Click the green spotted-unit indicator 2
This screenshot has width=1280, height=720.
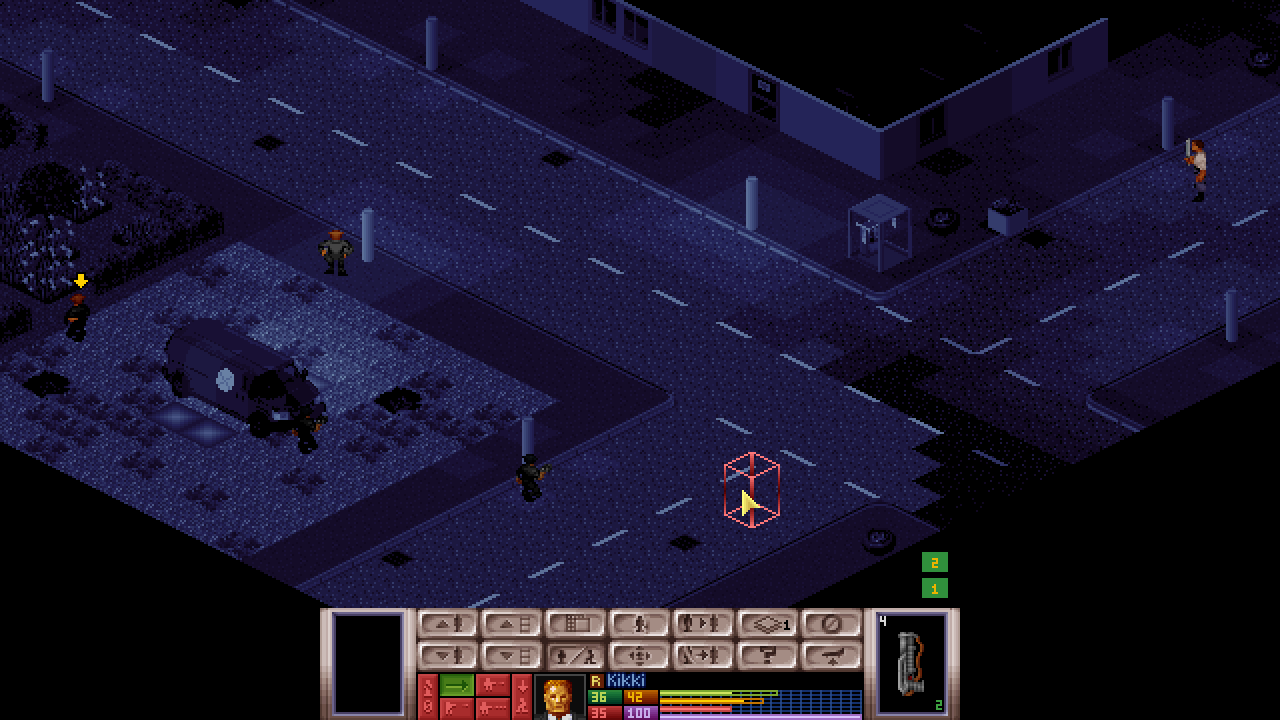(x=934, y=563)
